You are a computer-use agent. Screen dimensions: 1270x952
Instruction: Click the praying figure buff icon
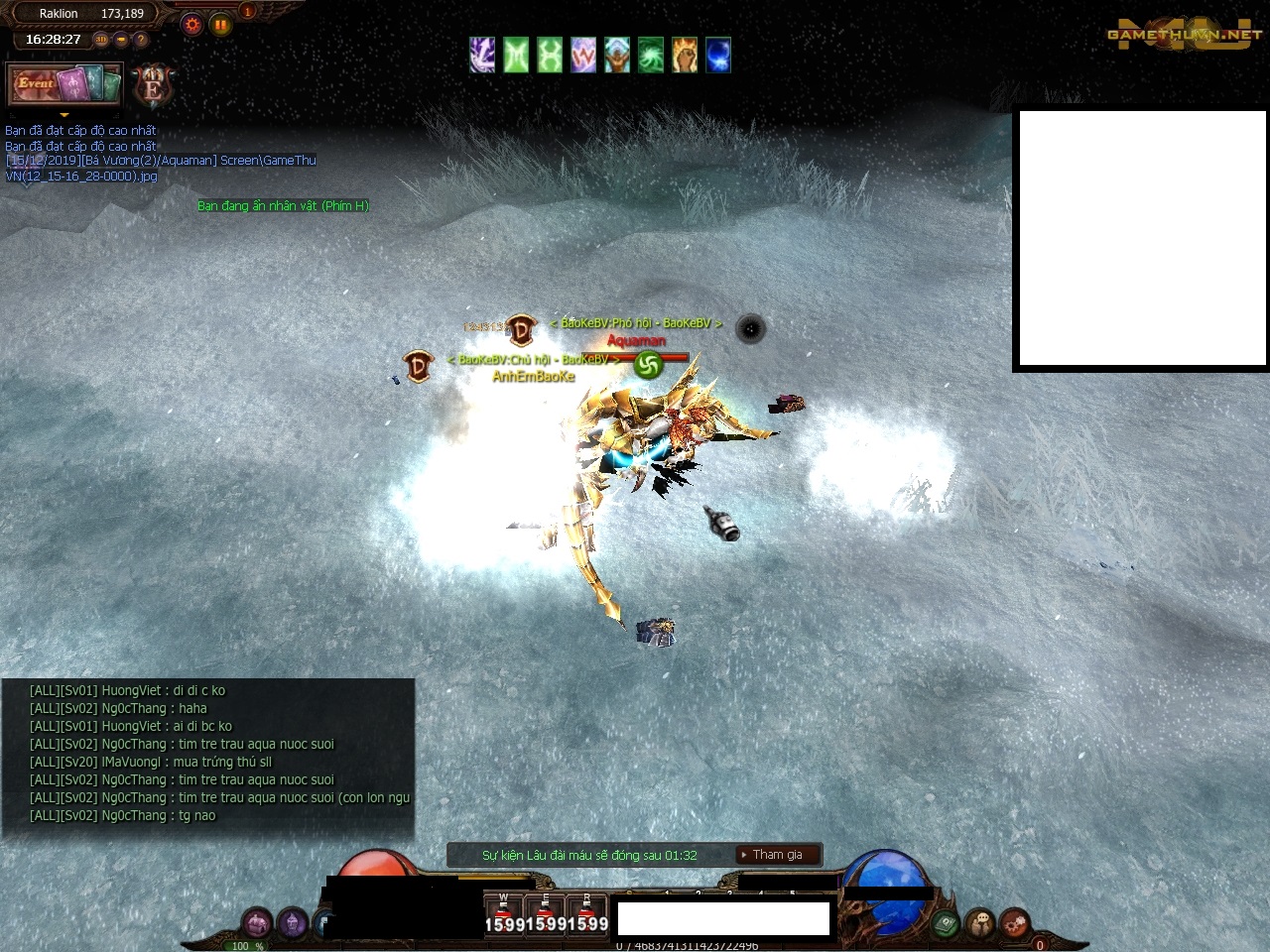coord(617,55)
